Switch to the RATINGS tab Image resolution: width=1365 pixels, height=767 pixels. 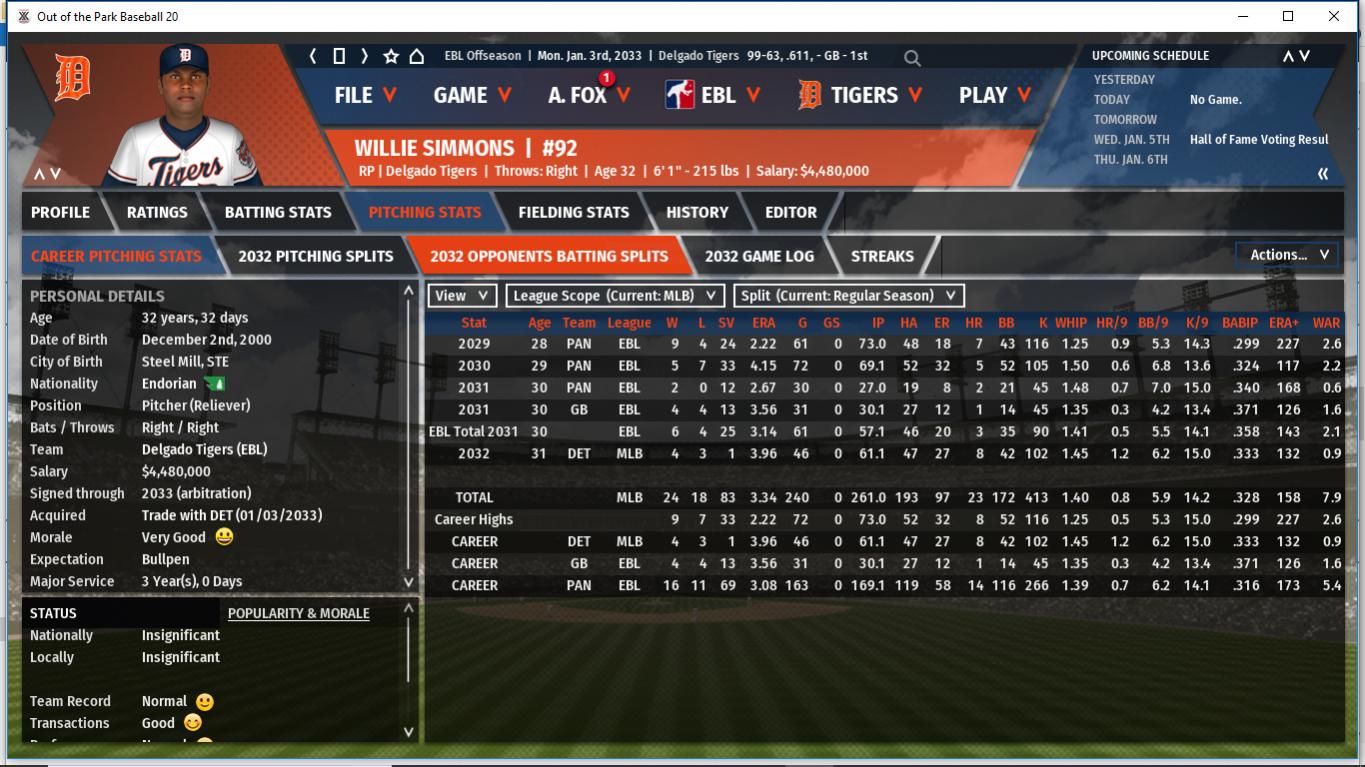pyautogui.click(x=157, y=212)
